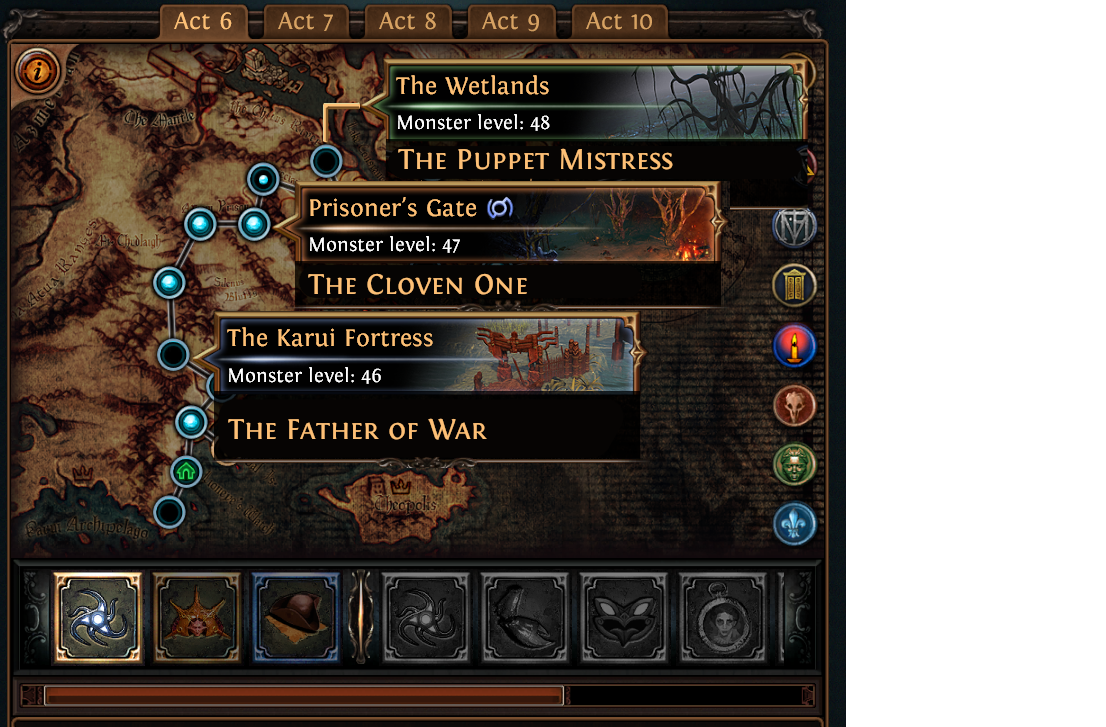The width and height of the screenshot is (1106, 727).
Task: Select The Wetlands map node
Action: click(326, 160)
